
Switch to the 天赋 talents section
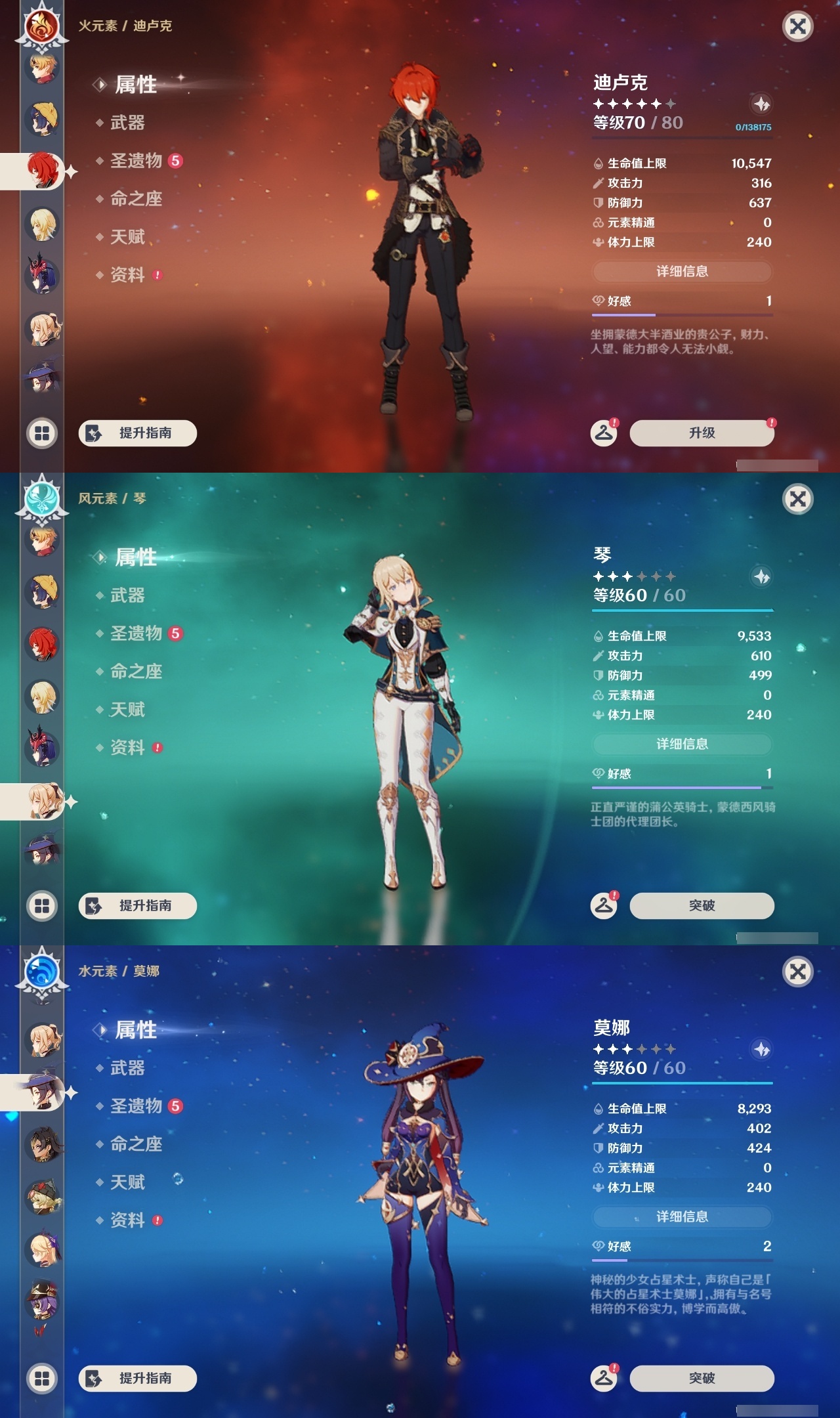[129, 237]
